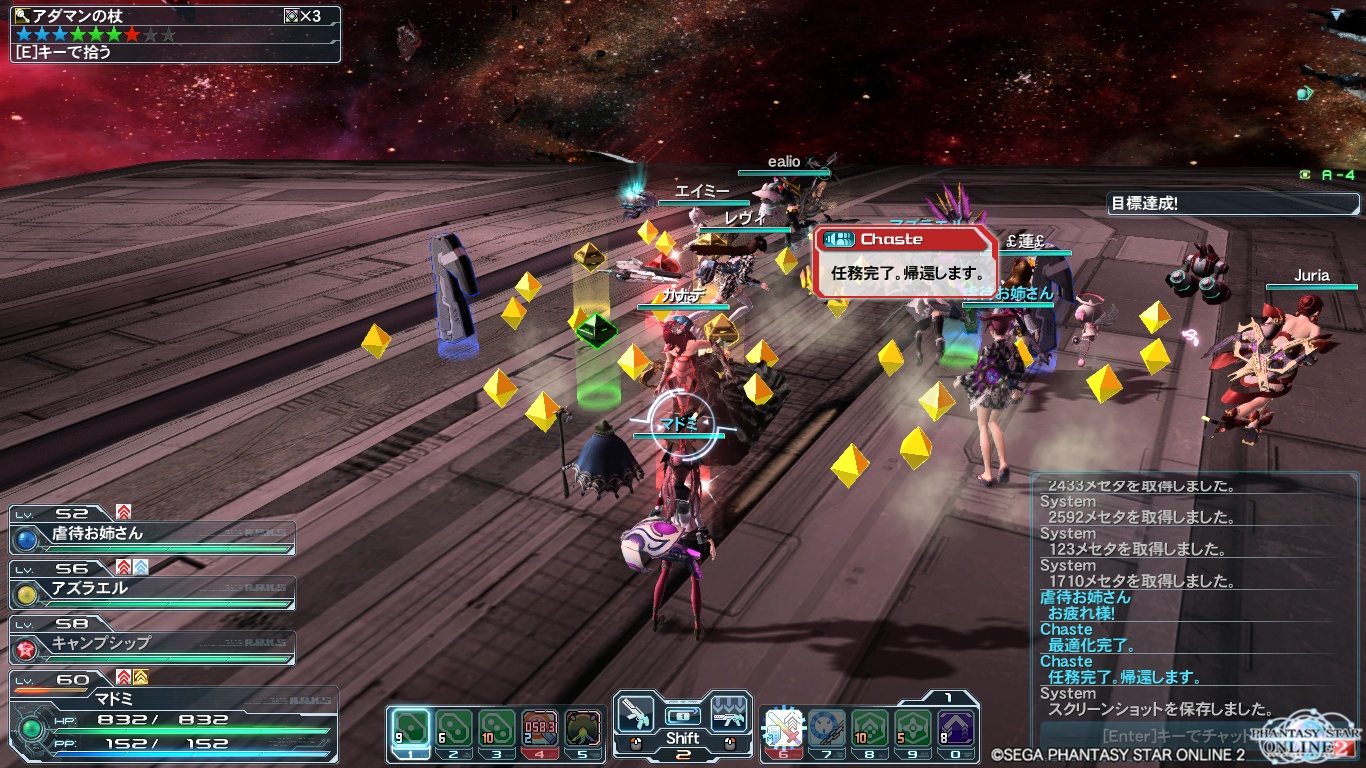Use the dimate item in slot 2

click(453, 727)
